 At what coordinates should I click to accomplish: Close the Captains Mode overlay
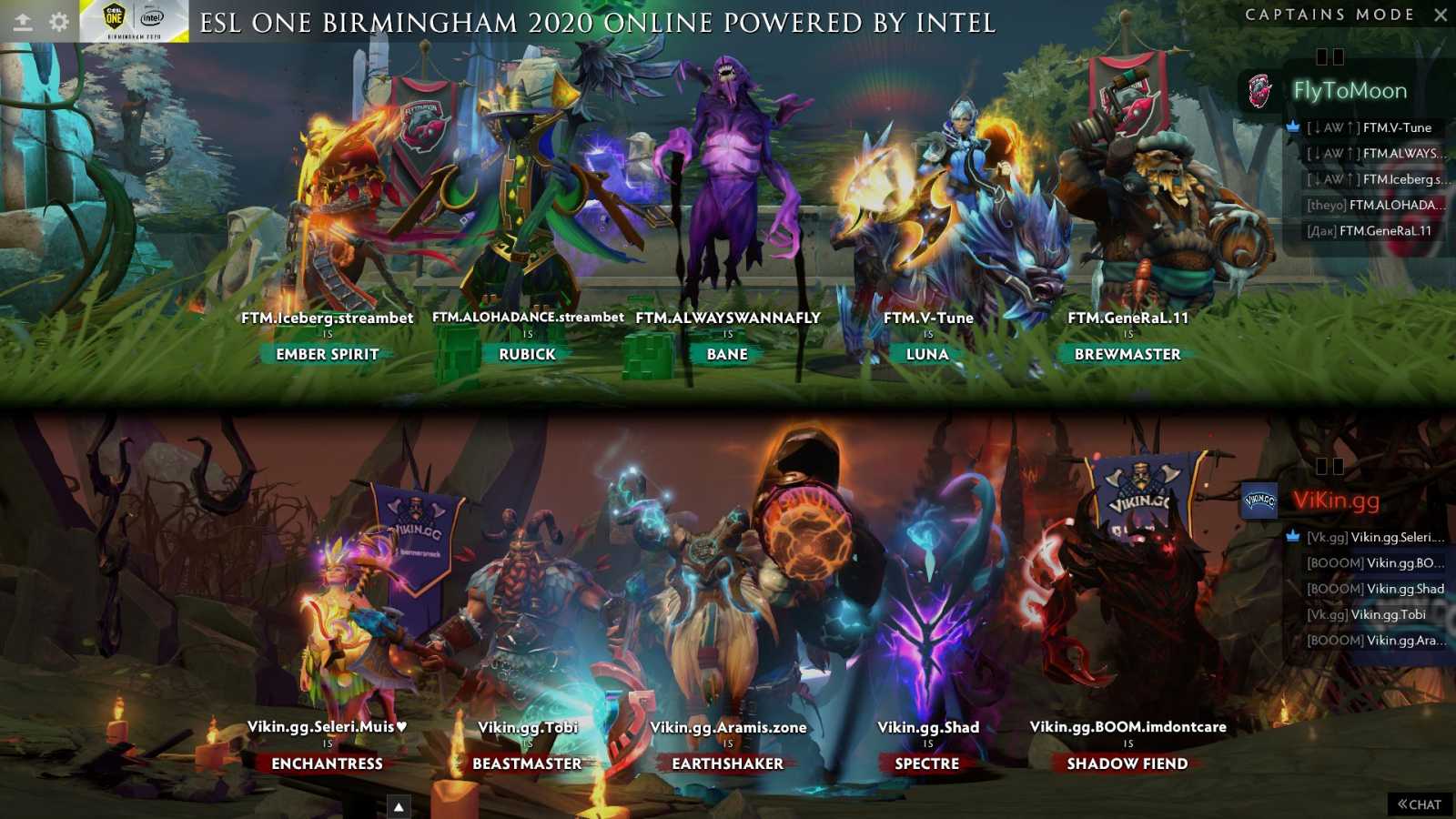1441,15
